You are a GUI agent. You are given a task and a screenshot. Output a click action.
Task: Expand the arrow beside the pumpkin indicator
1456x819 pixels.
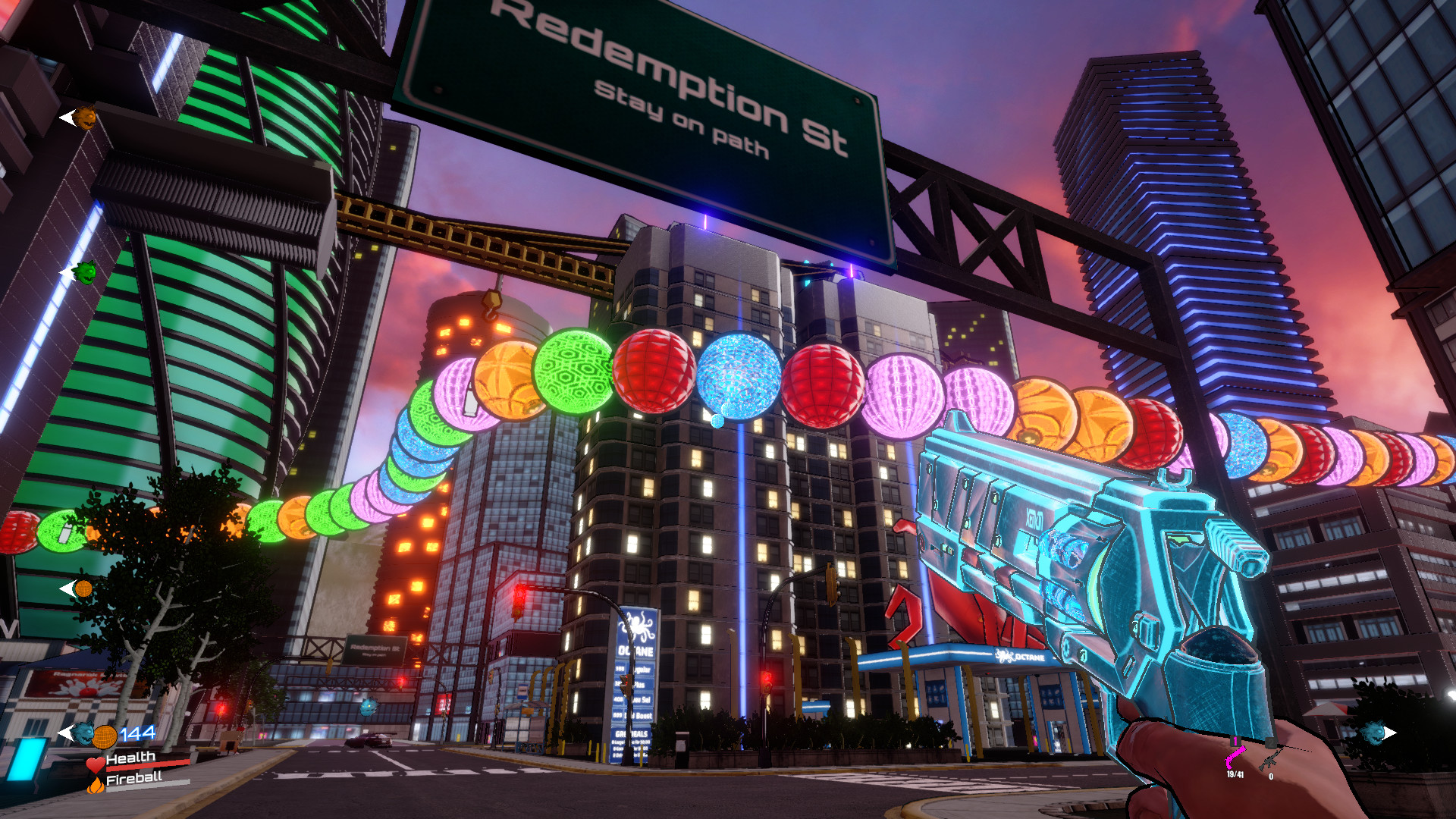pyautogui.click(x=67, y=118)
